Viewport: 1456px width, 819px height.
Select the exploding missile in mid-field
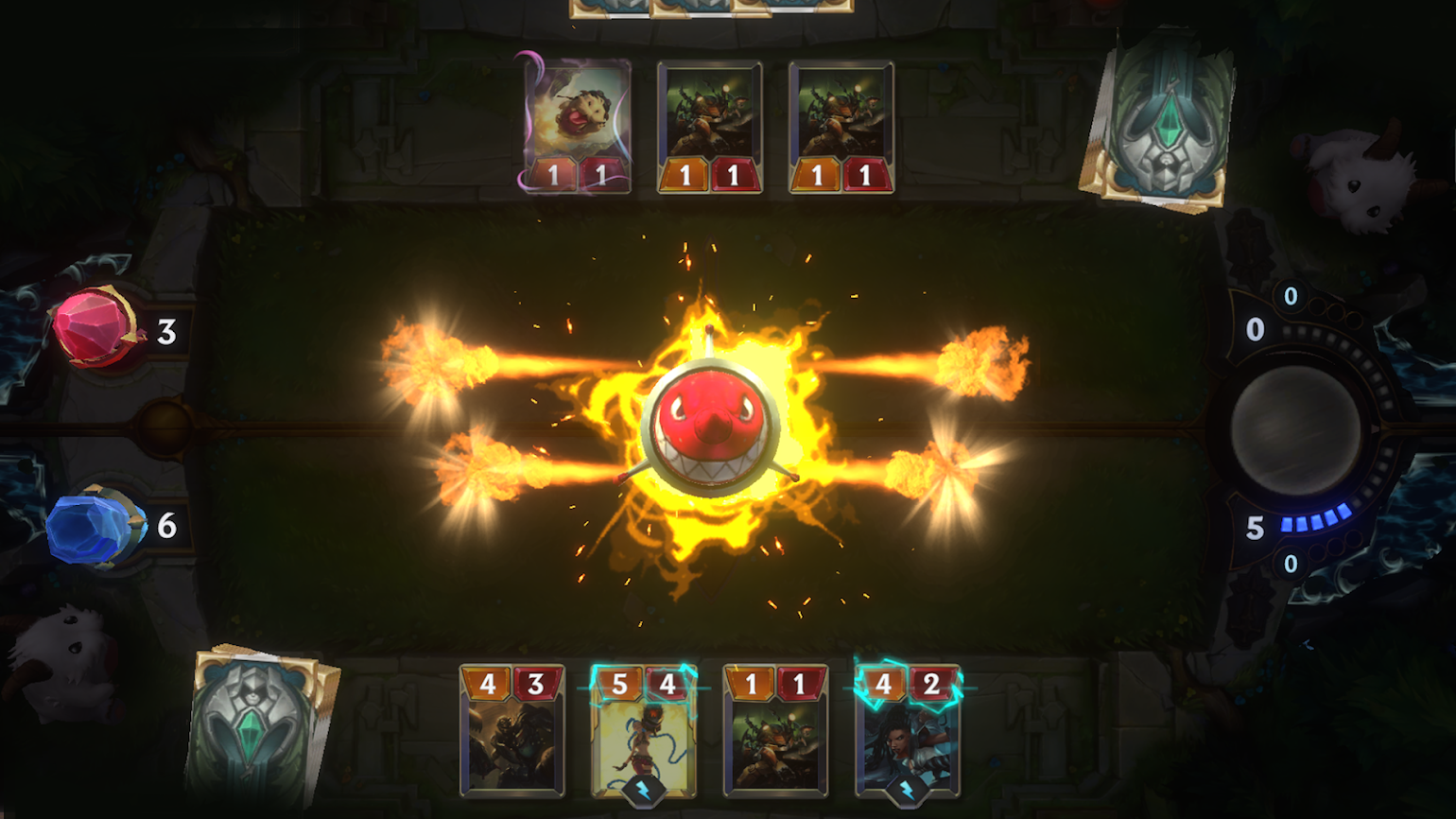[709, 426]
